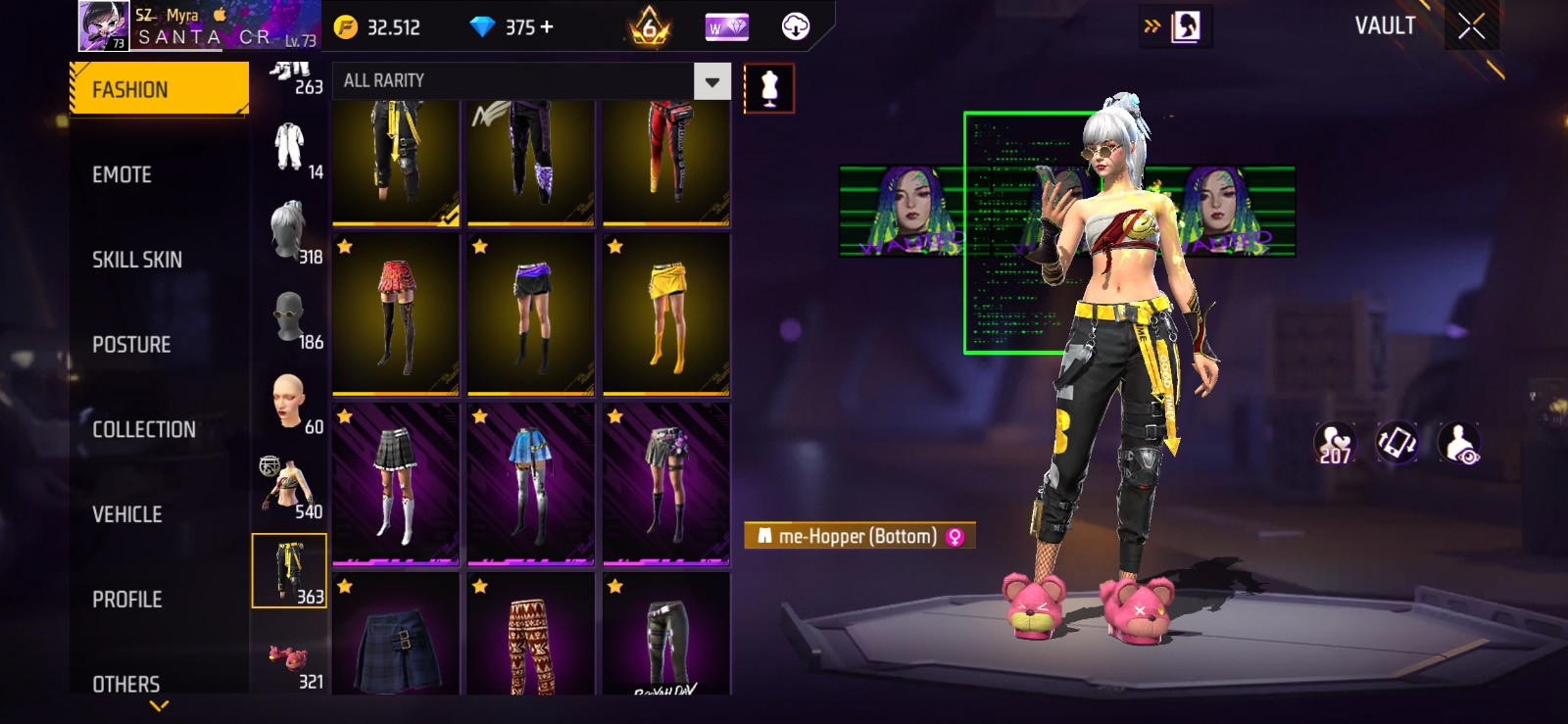
Task: Select the Skill Skin tab
Action: 137,260
